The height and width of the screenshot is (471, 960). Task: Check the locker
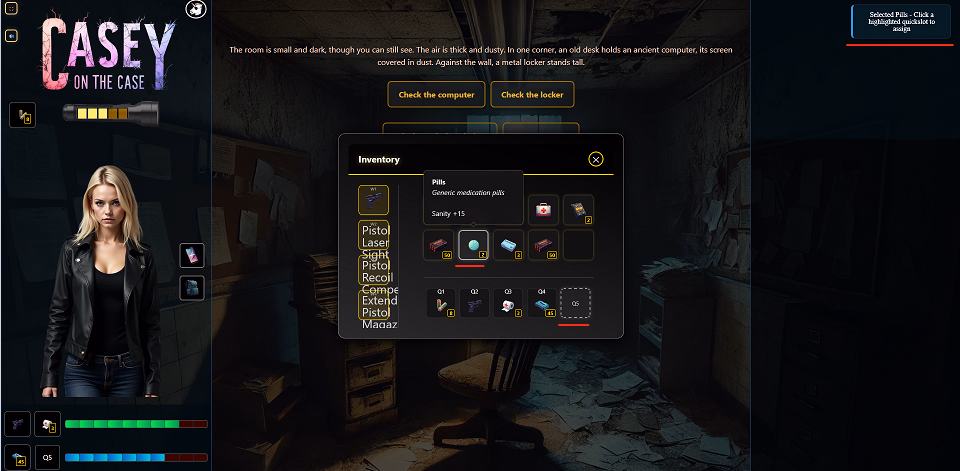tap(532, 95)
